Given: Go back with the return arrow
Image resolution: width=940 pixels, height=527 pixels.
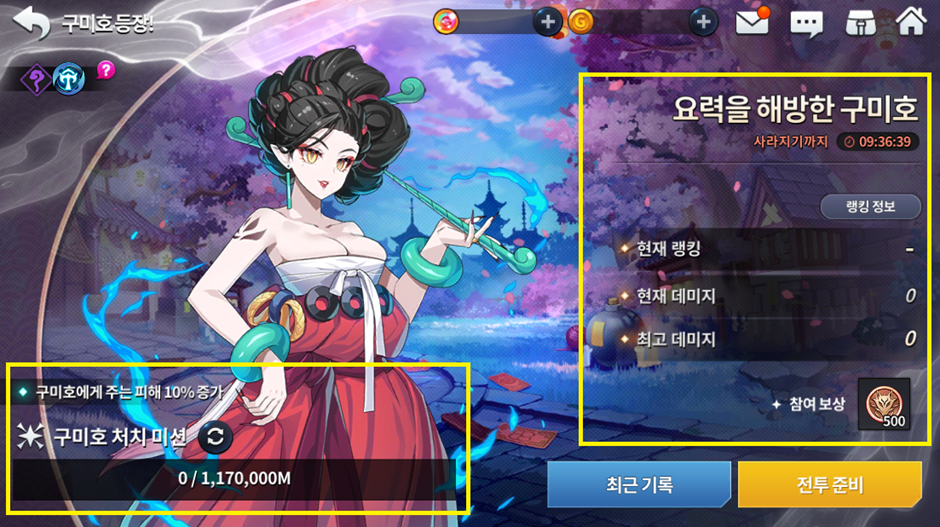Looking at the screenshot, I should (32, 23).
